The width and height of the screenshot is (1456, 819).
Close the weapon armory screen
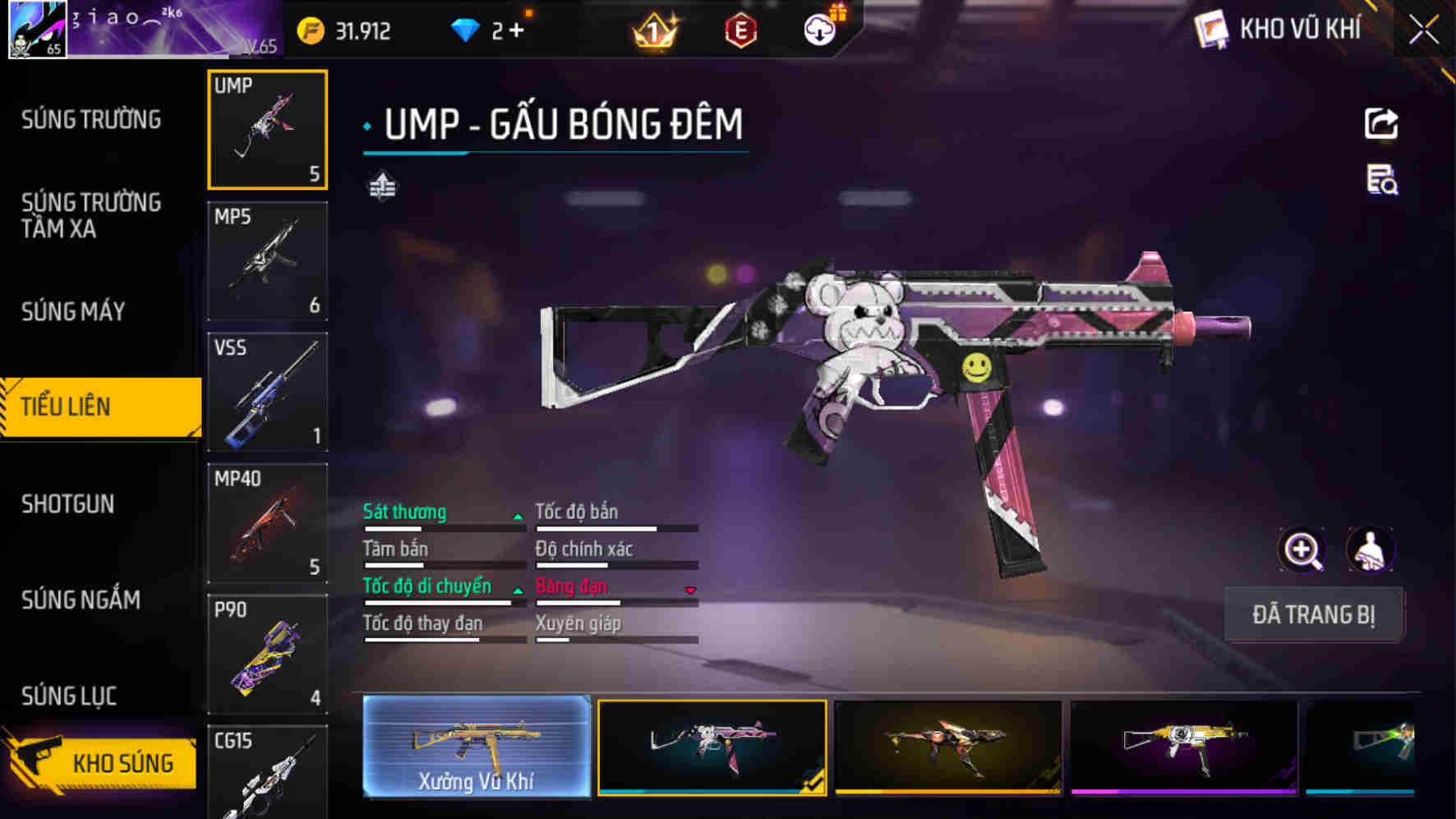coord(1423,31)
